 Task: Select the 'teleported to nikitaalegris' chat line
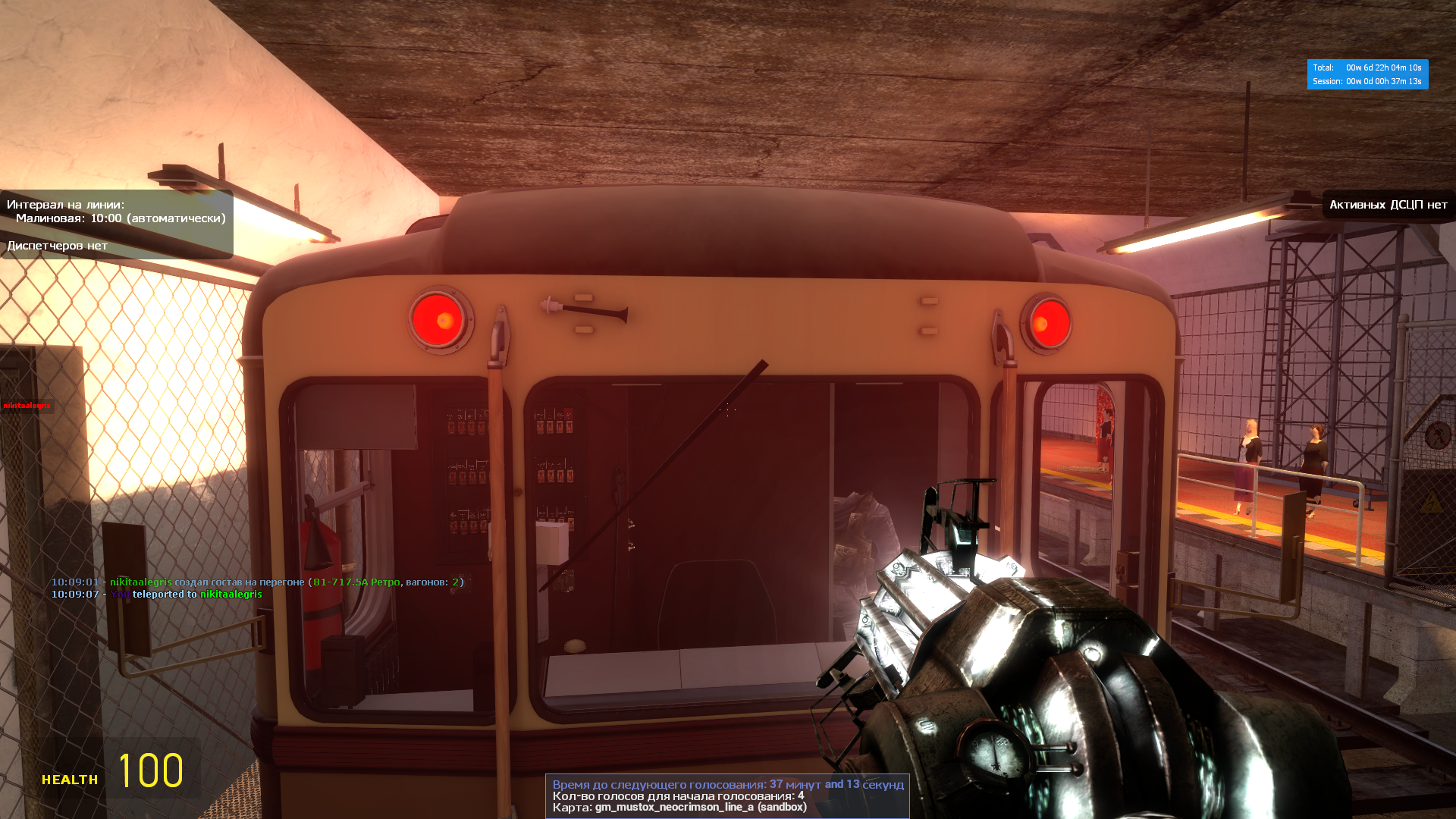(156, 595)
